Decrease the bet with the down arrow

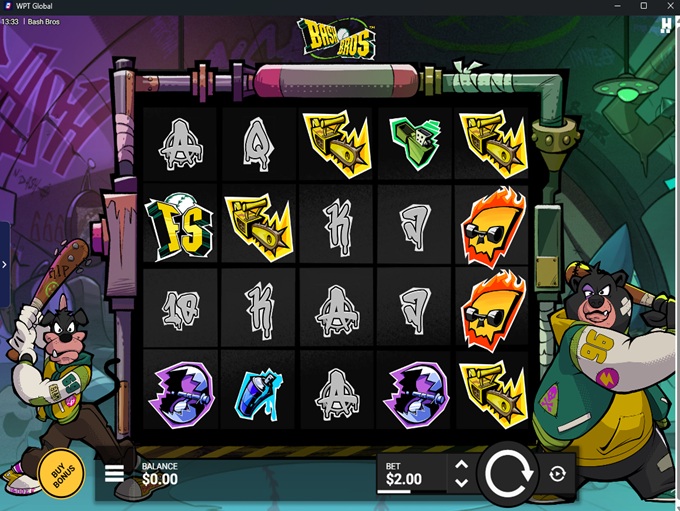[x=461, y=483]
